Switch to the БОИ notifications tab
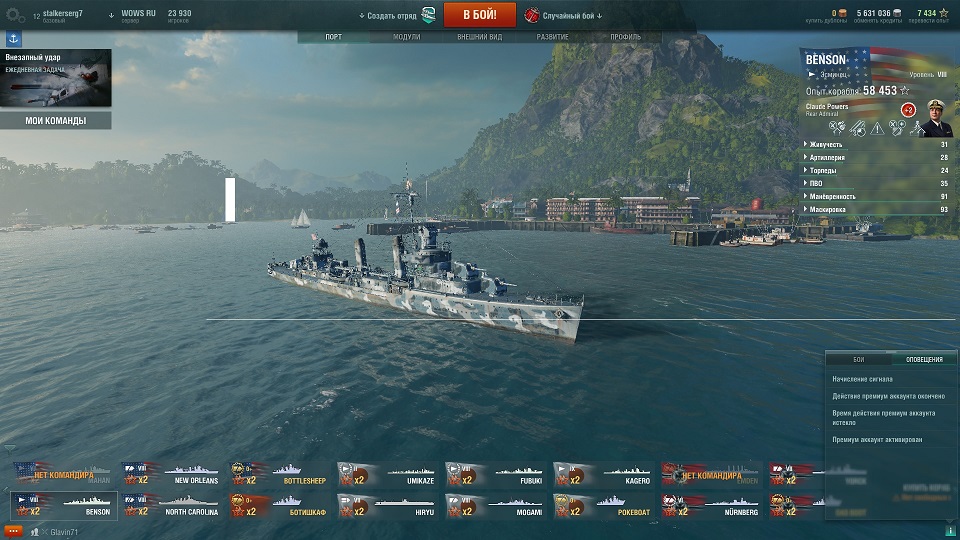The width and height of the screenshot is (960, 540). (x=858, y=358)
